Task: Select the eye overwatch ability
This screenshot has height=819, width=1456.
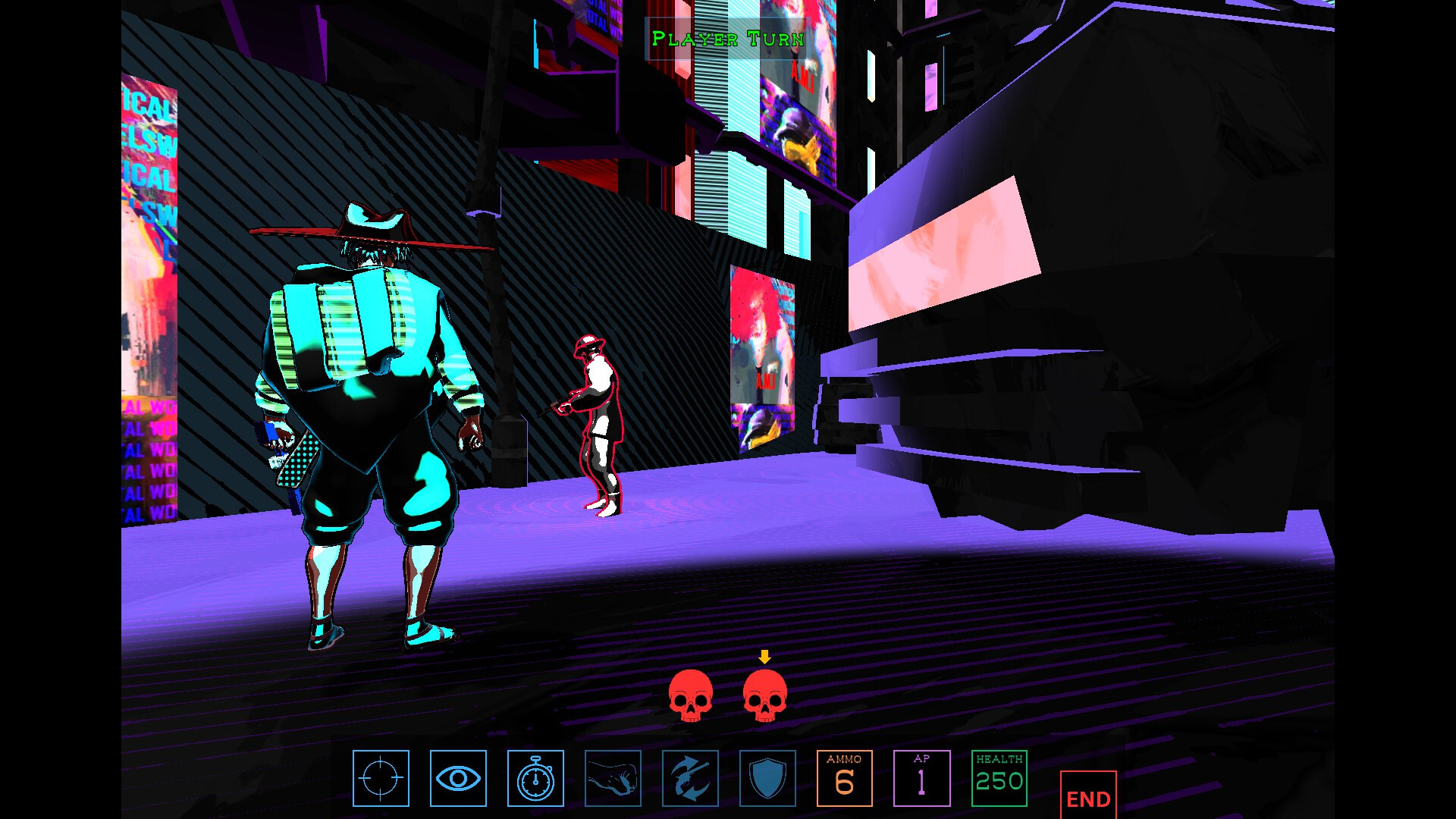Action: [458, 778]
